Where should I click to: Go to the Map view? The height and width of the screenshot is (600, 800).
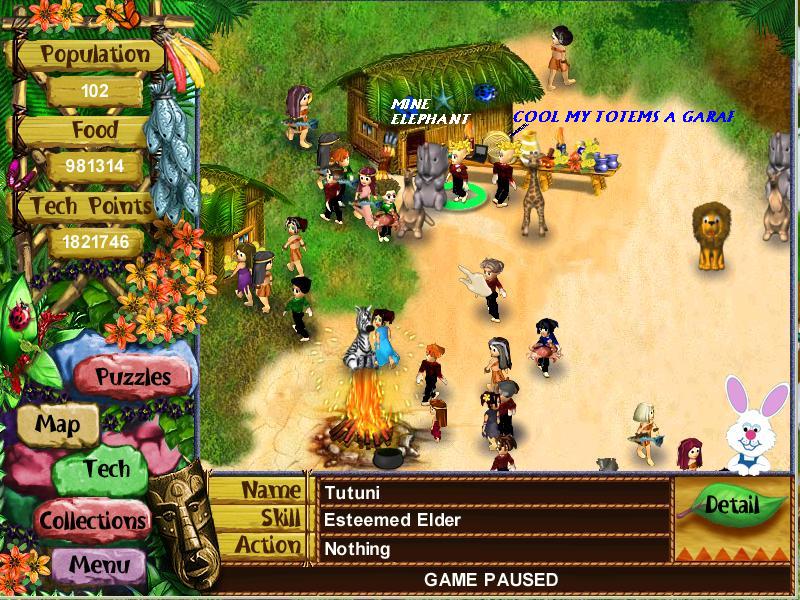click(x=58, y=423)
